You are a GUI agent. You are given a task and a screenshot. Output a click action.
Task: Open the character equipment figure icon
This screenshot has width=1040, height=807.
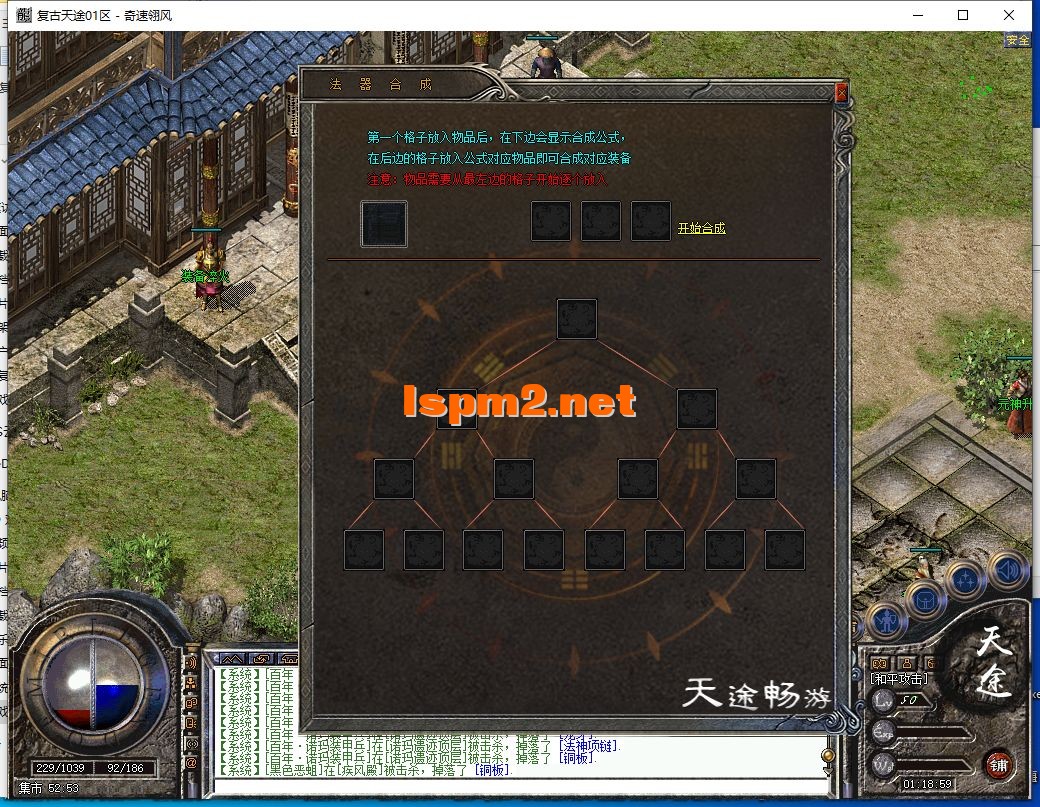click(886, 622)
